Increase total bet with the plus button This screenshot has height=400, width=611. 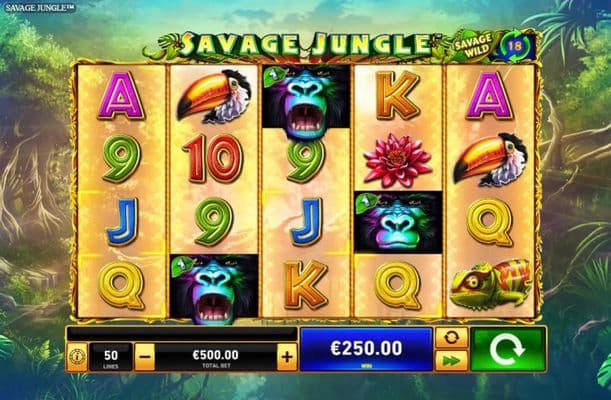coord(287,356)
